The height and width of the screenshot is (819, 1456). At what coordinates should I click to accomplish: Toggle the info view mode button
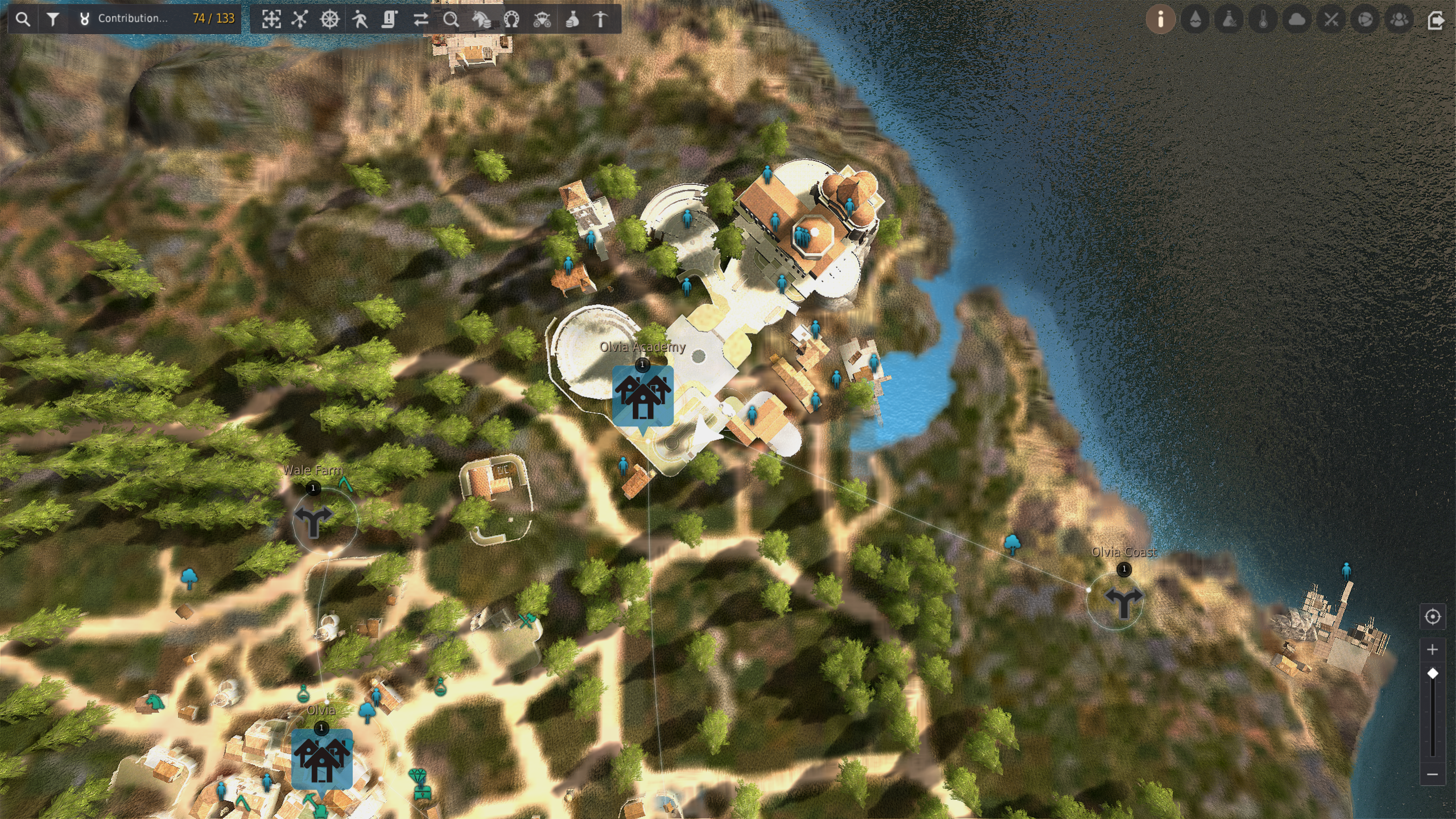pyautogui.click(x=1160, y=19)
